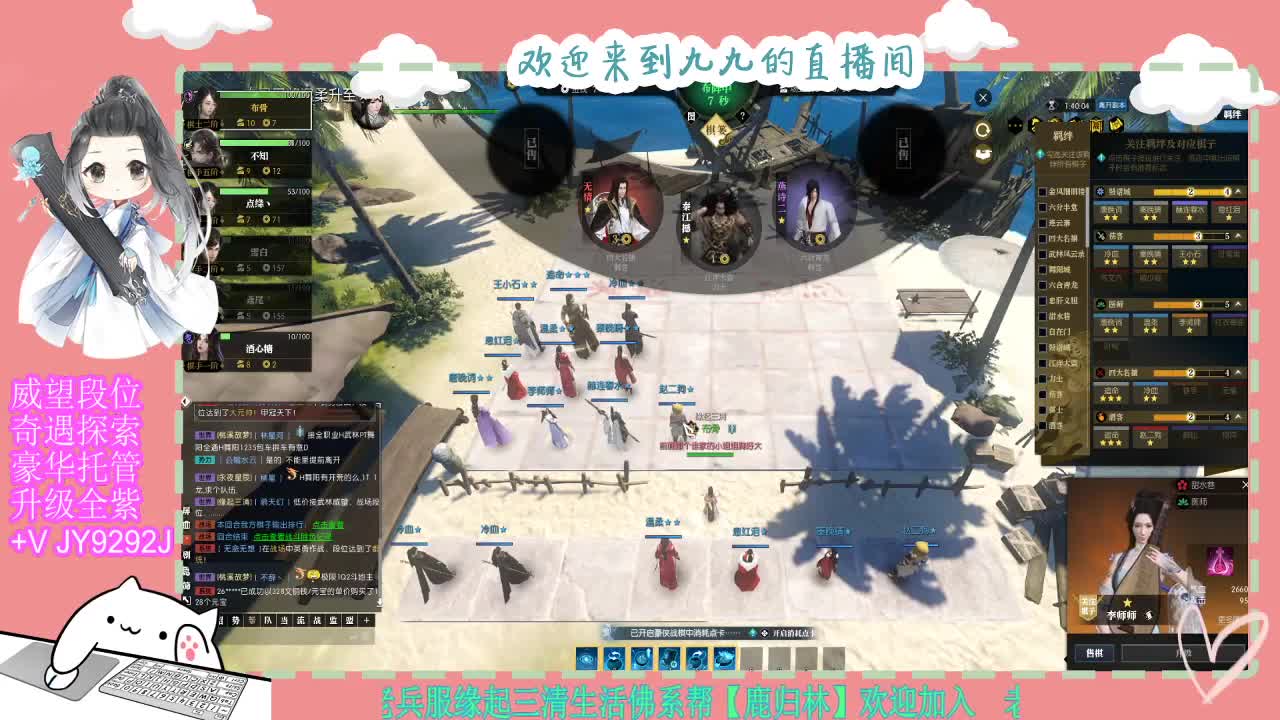
Task: Click the leaf icon beside 乐师
Action: click(x=1182, y=503)
